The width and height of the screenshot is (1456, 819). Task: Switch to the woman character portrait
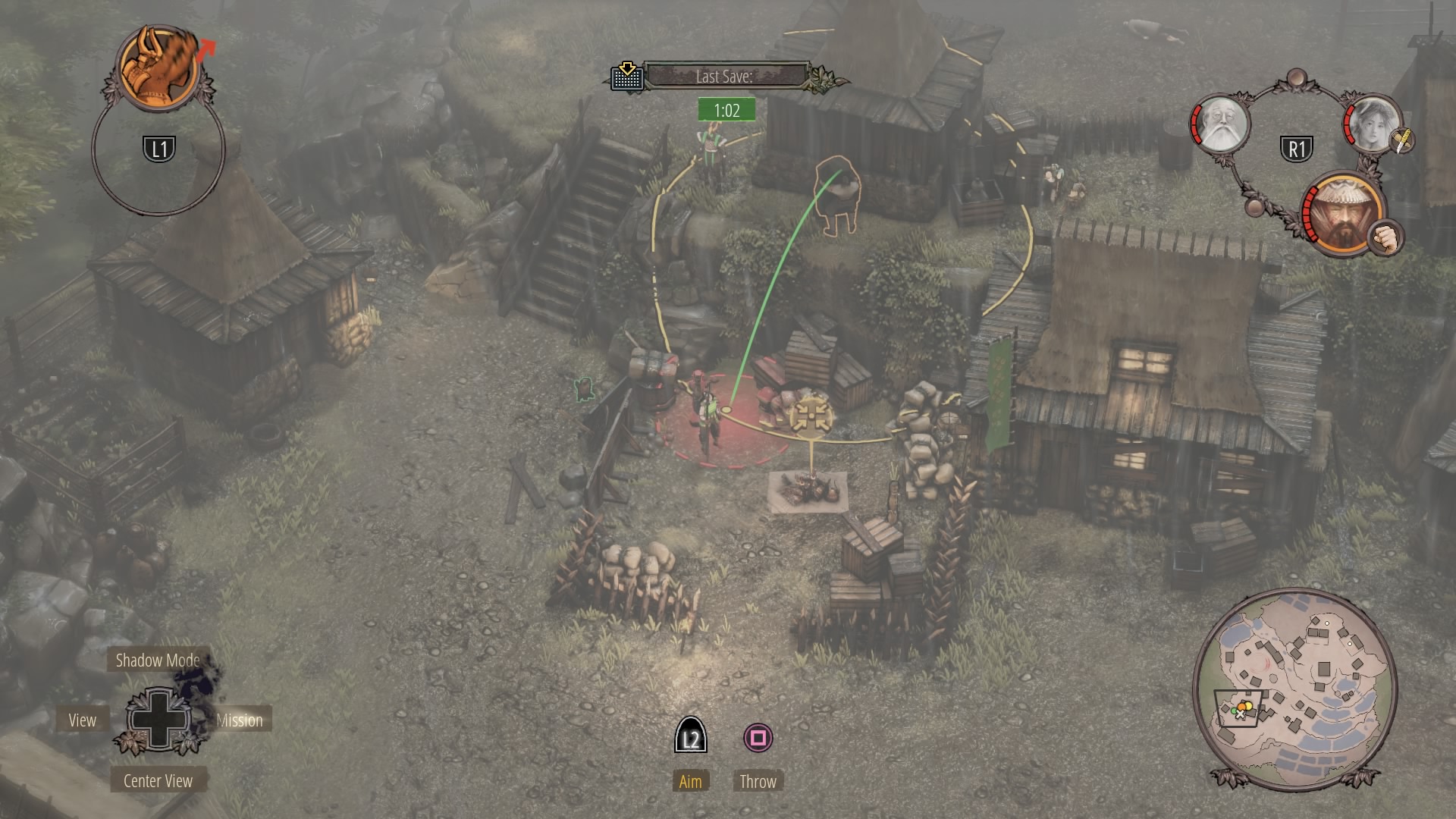point(1372,124)
